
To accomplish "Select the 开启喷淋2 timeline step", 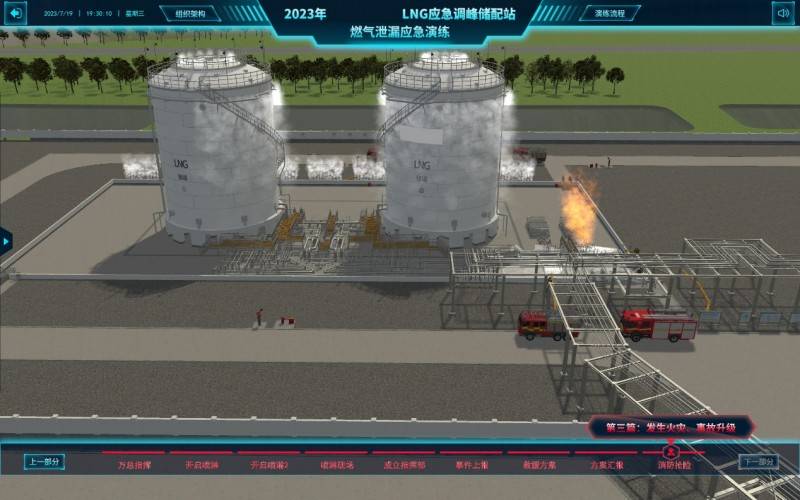I will [268, 464].
